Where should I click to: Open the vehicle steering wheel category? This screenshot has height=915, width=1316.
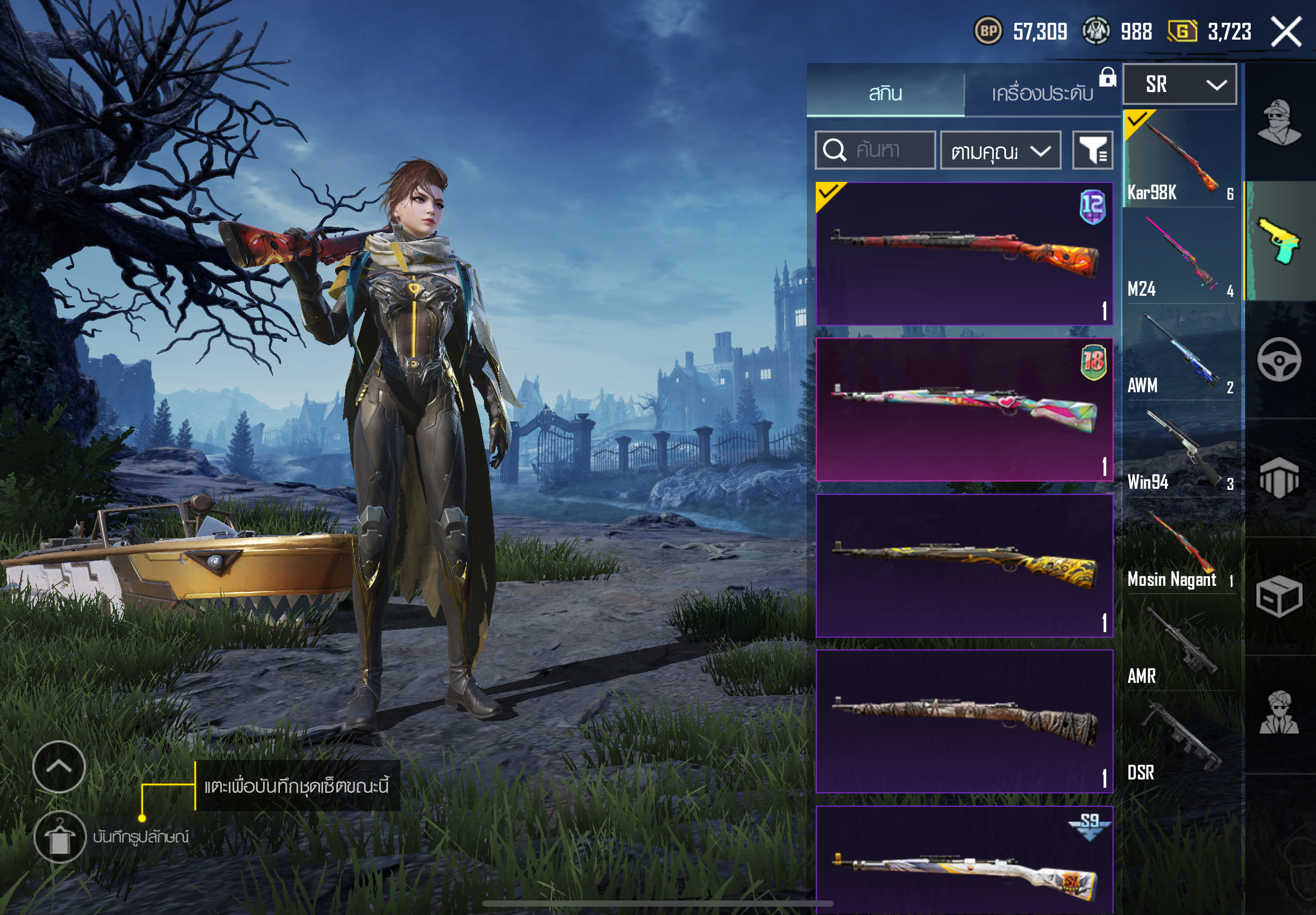pos(1279,360)
